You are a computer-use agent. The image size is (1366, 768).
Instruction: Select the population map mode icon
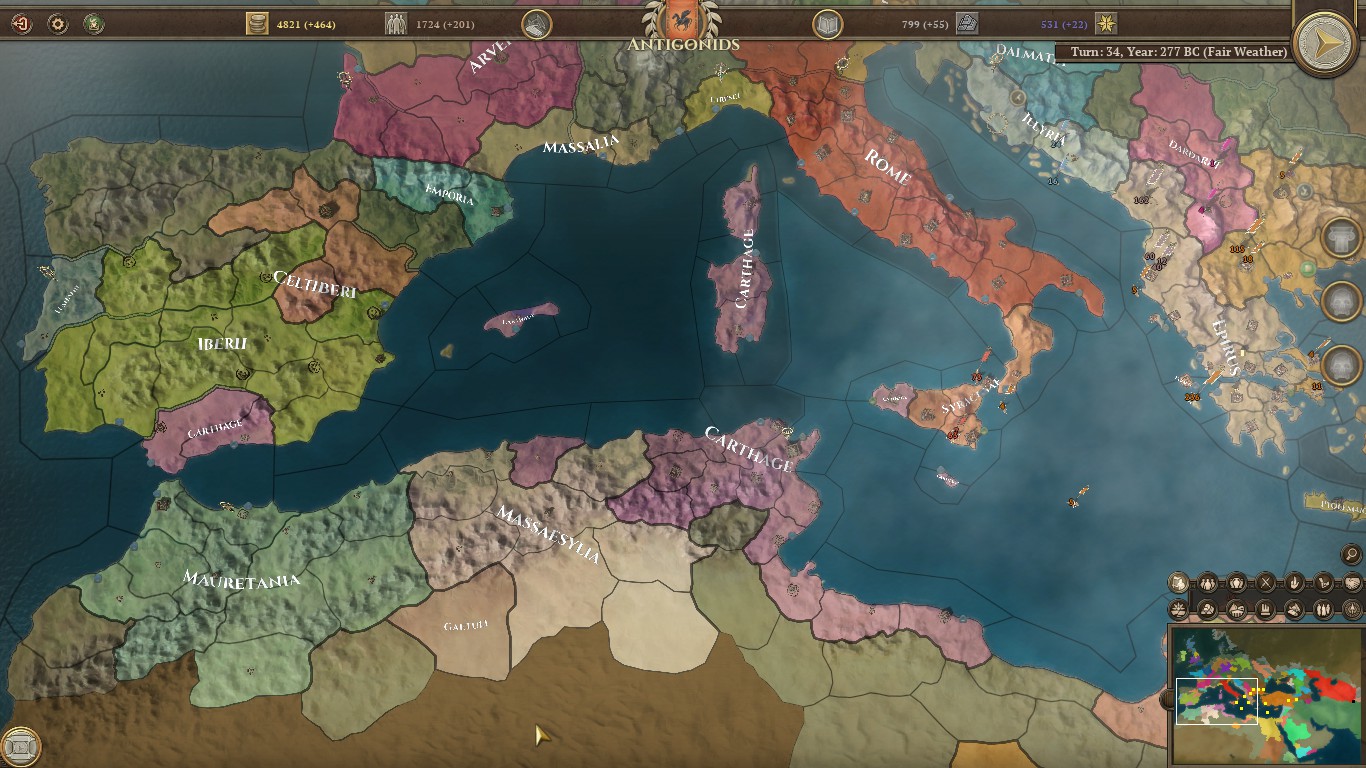click(1206, 581)
